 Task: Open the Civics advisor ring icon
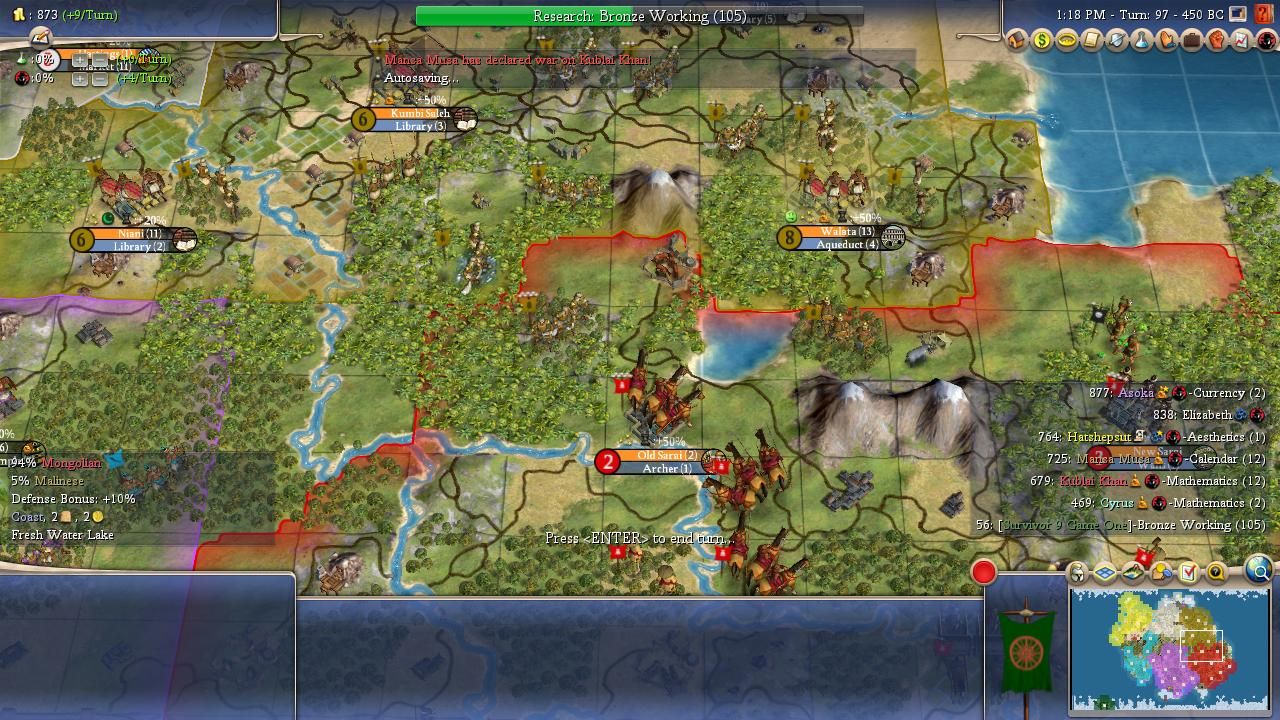(x=1067, y=41)
